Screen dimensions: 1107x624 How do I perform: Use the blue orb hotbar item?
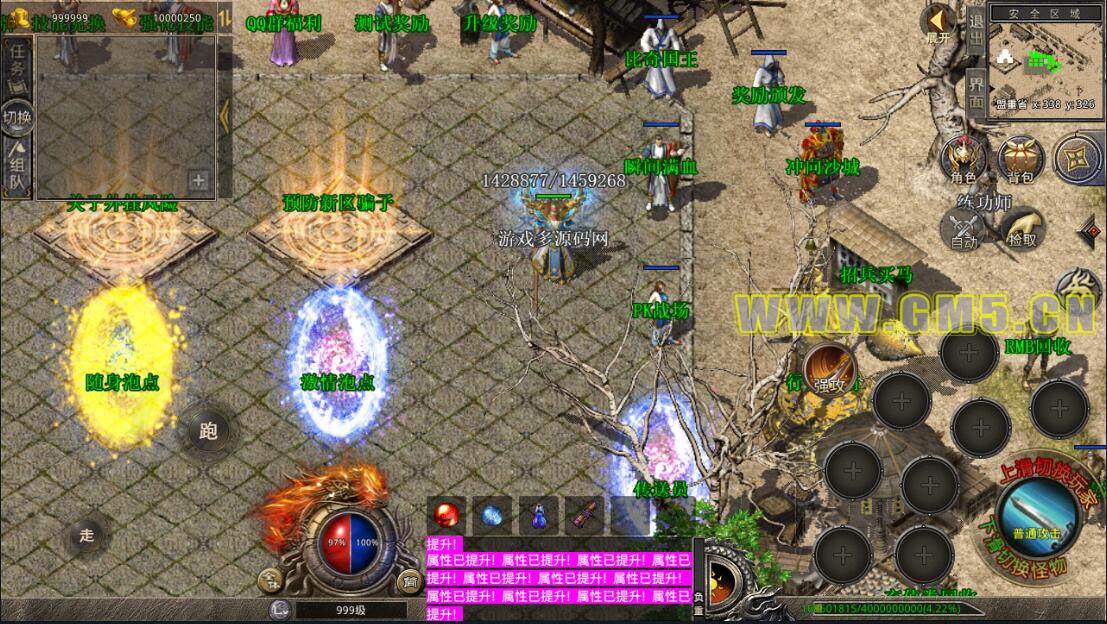point(491,515)
